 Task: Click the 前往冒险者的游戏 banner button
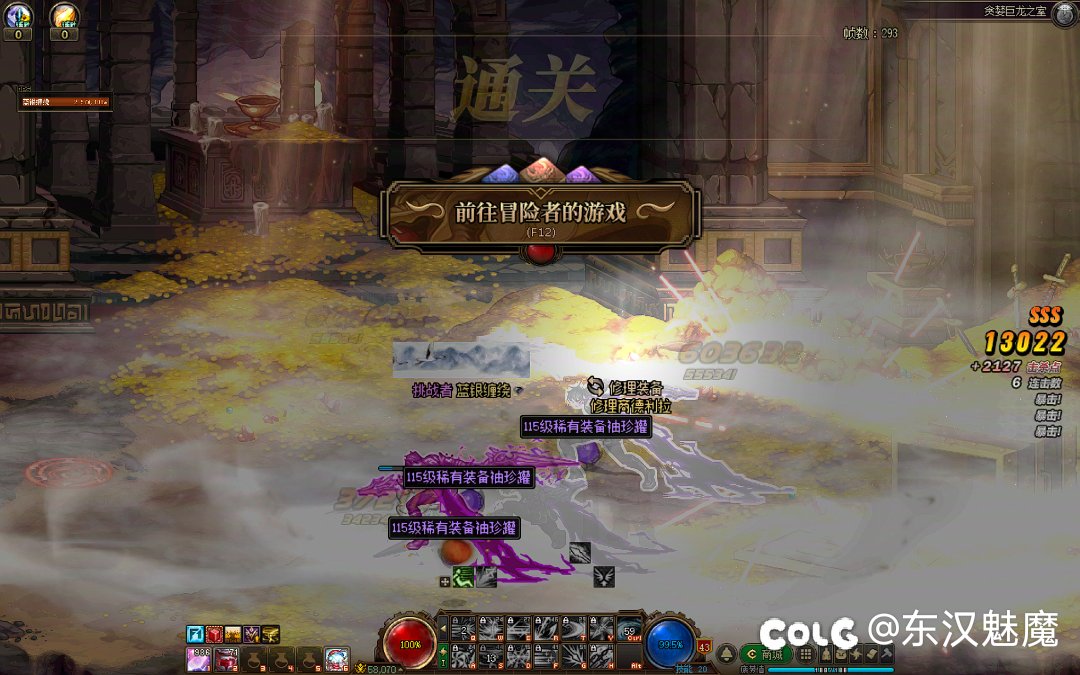[540, 213]
